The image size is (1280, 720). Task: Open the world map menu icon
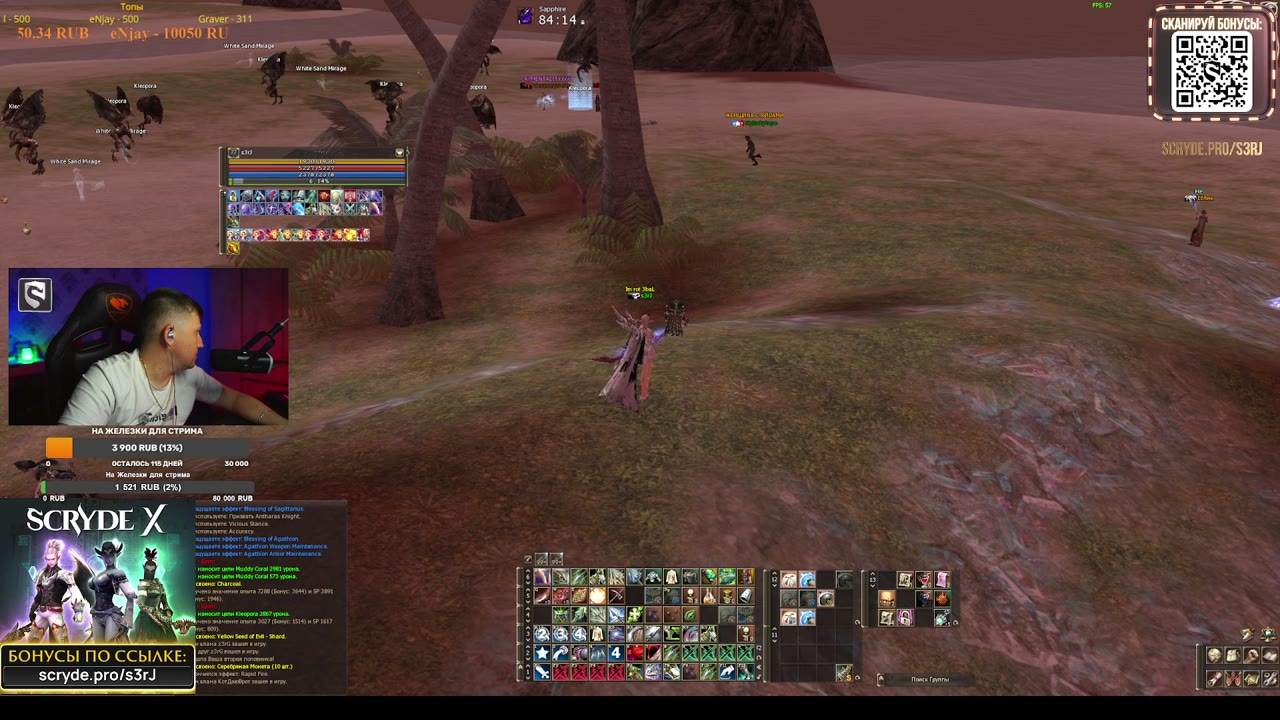(x=1252, y=679)
